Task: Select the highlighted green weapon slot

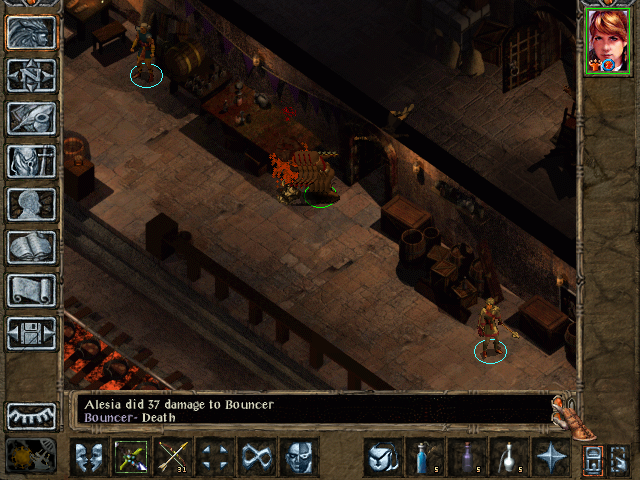Action: tap(131, 457)
